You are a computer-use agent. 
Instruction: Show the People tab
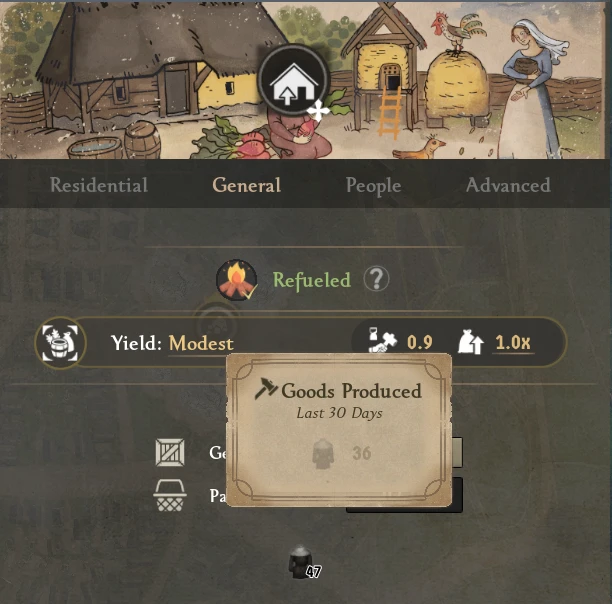click(373, 185)
